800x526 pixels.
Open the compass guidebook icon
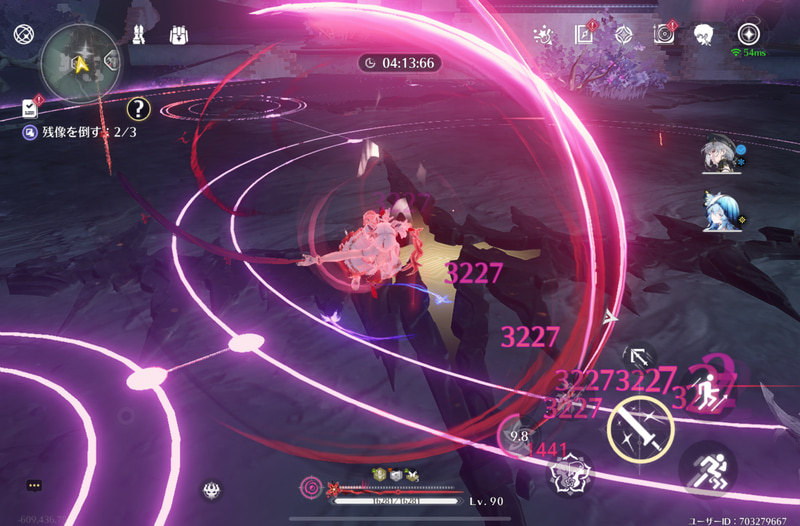click(585, 35)
